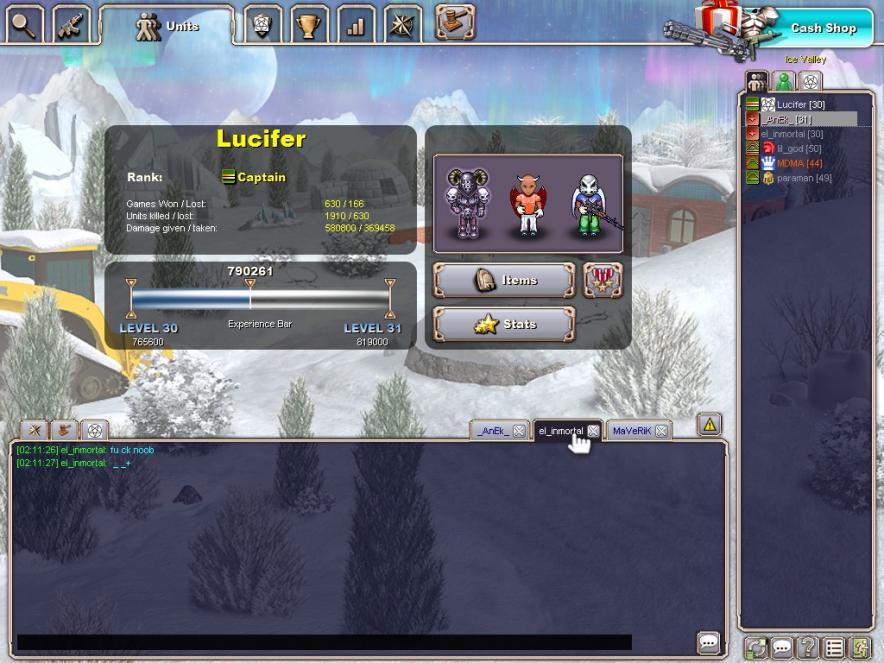This screenshot has height=663, width=884.
Task: Show the bar chart rankings tab
Action: 356,25
